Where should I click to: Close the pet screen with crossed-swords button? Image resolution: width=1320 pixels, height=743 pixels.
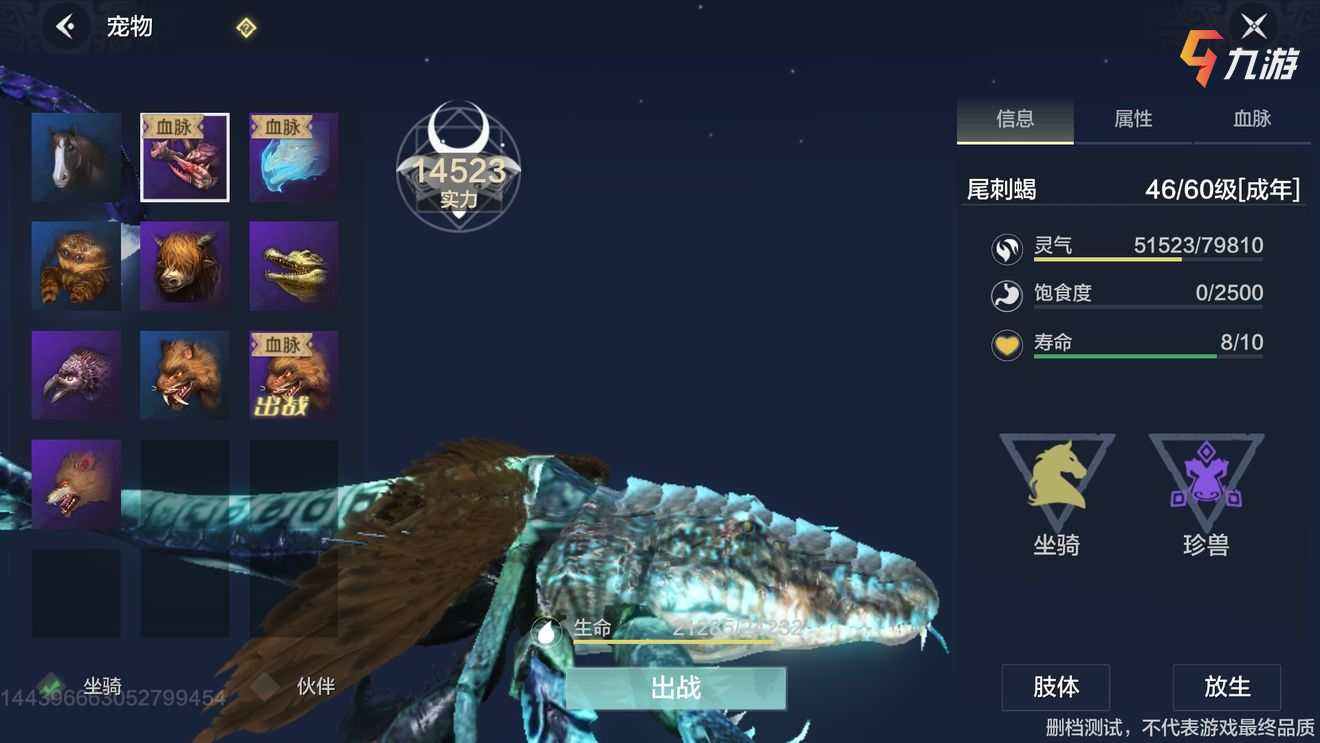[x=1253, y=27]
